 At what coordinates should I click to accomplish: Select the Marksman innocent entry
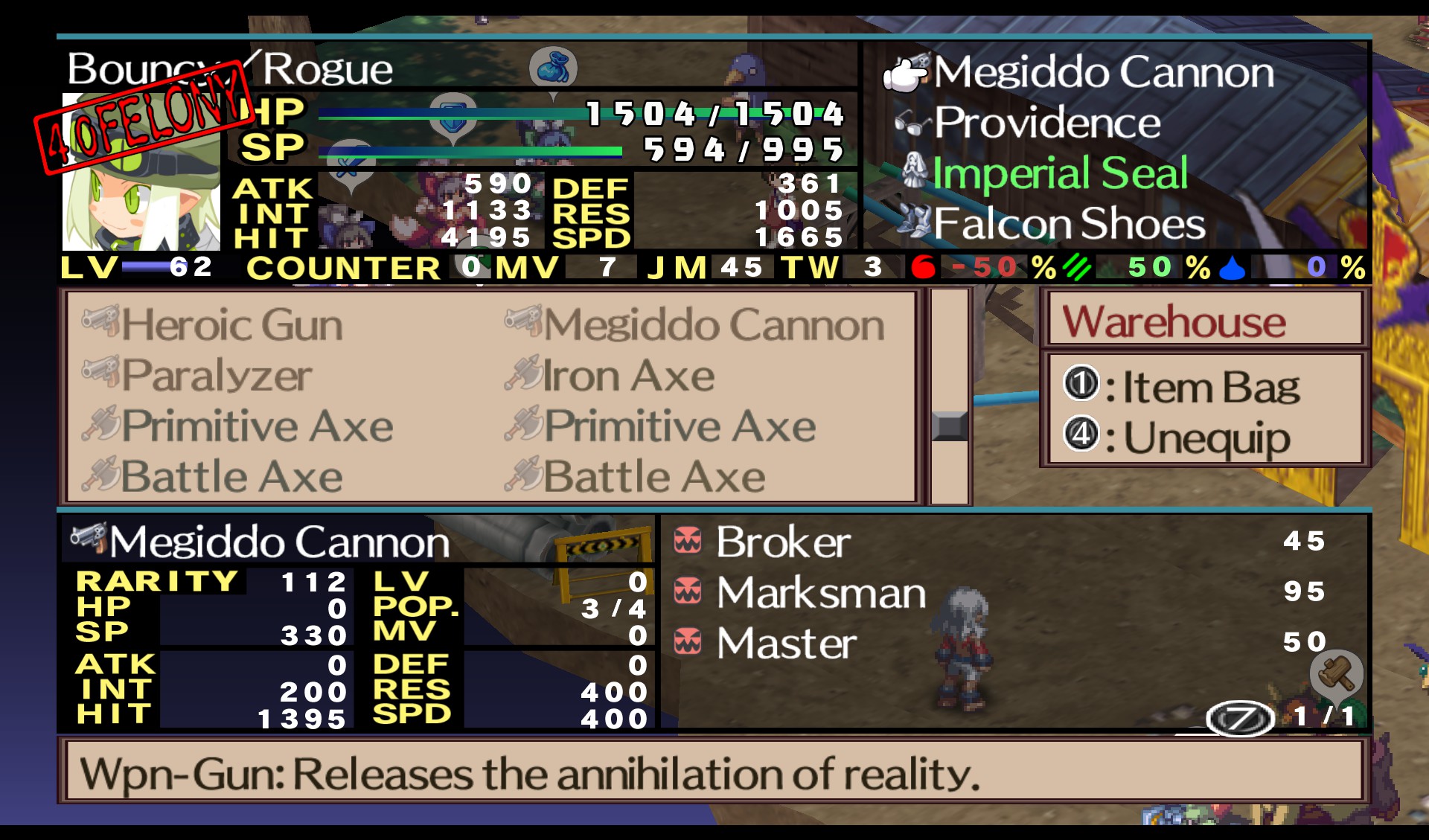click(x=820, y=593)
